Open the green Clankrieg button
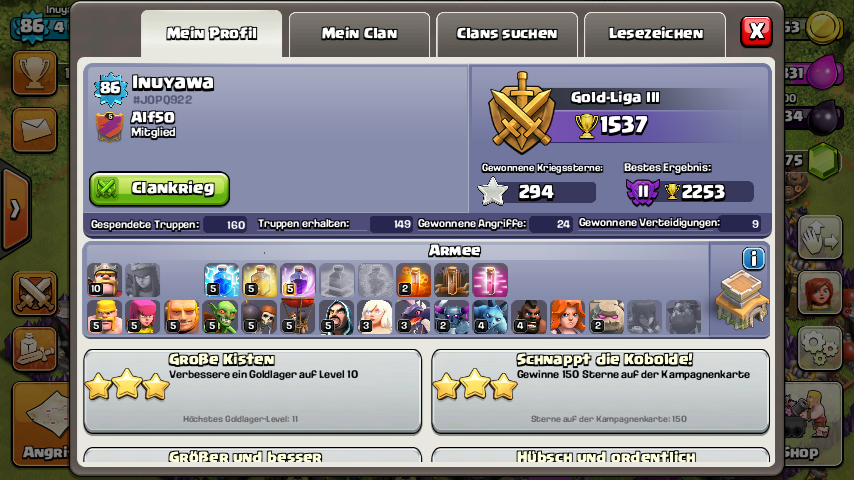Screen dimensions: 854x480 (160, 188)
